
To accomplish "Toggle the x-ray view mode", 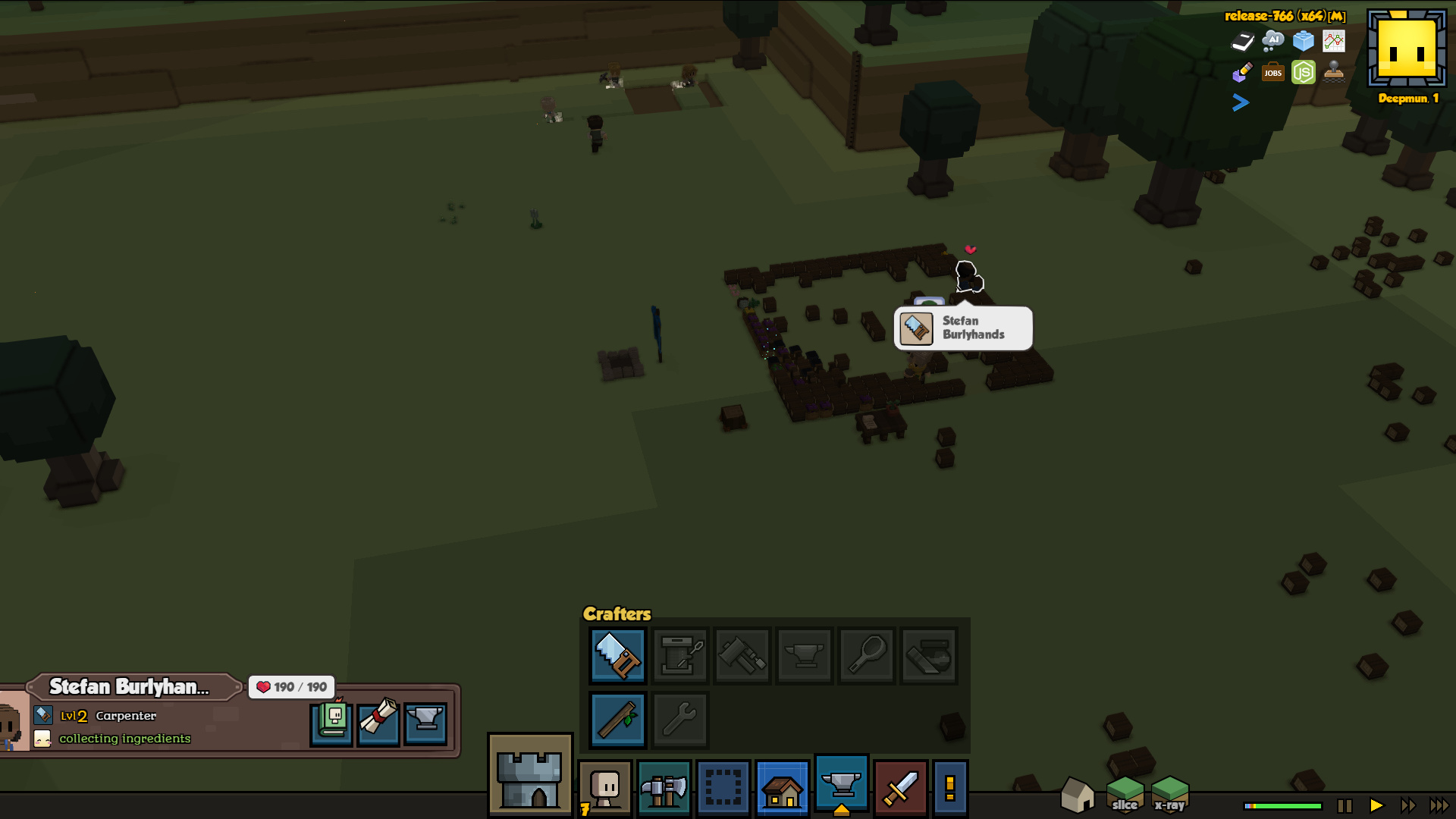I will pos(1169,795).
